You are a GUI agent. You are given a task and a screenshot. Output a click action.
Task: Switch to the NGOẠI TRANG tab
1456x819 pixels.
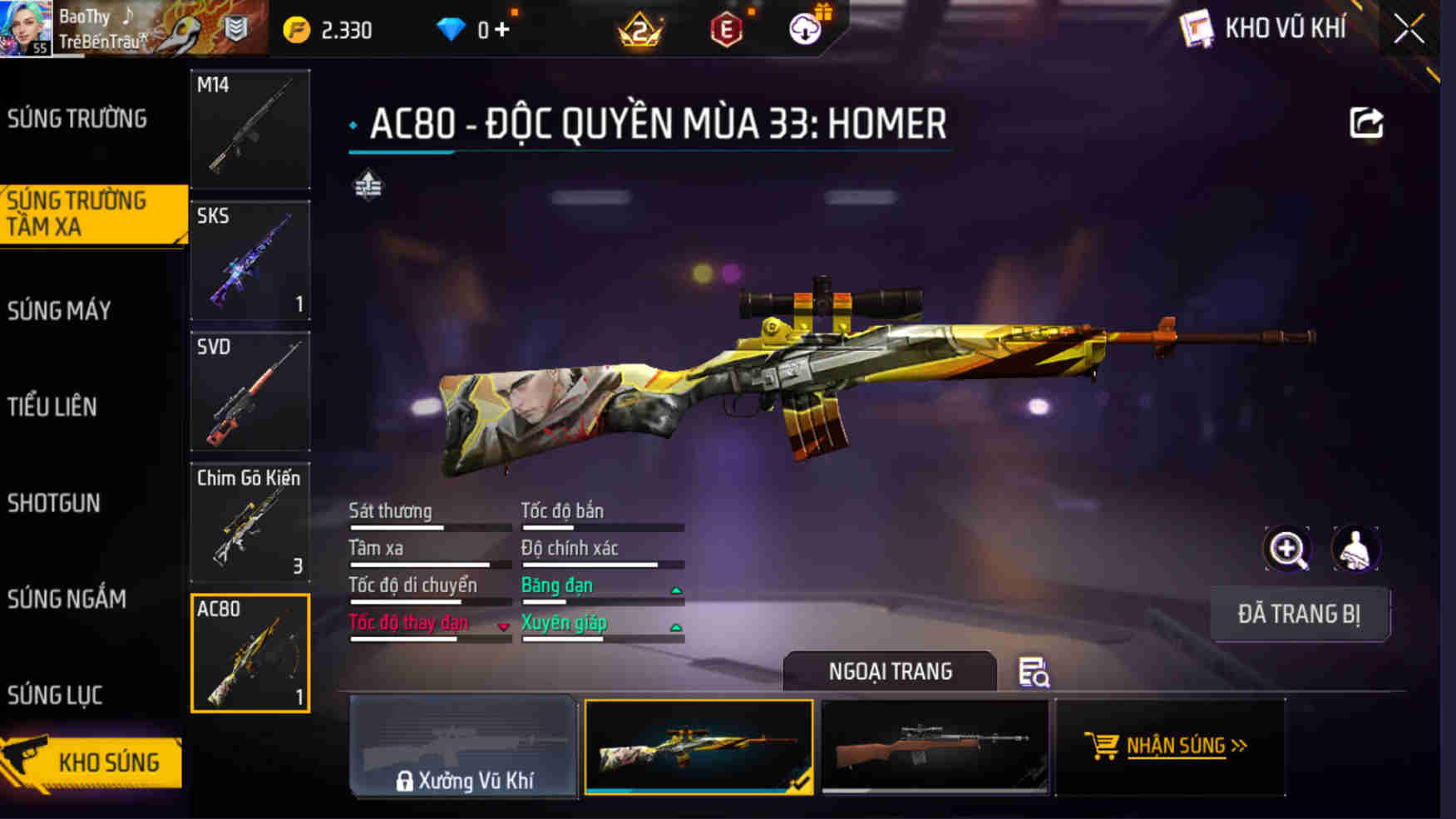[x=890, y=671]
